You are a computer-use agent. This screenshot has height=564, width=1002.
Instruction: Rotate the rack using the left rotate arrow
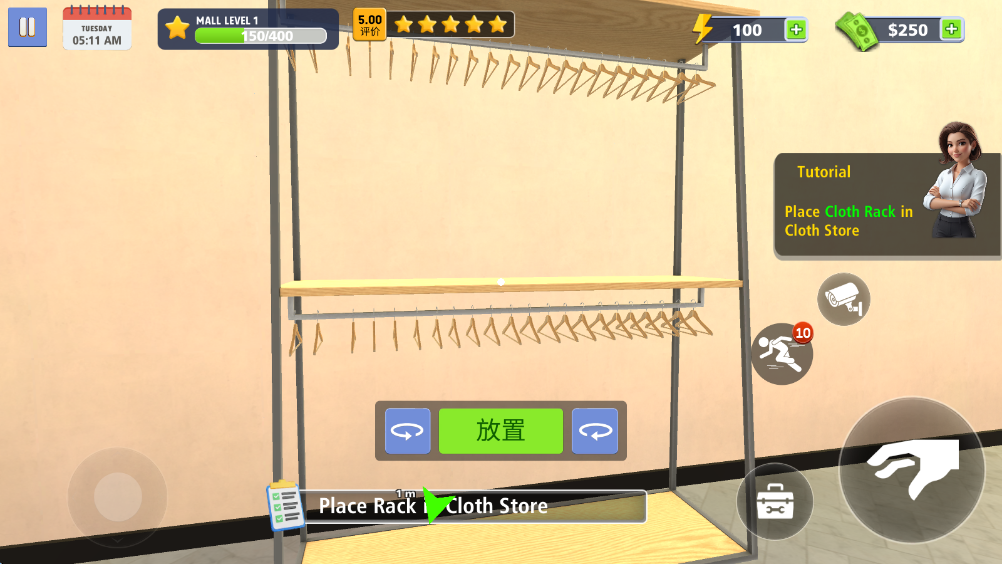pyautogui.click(x=408, y=431)
